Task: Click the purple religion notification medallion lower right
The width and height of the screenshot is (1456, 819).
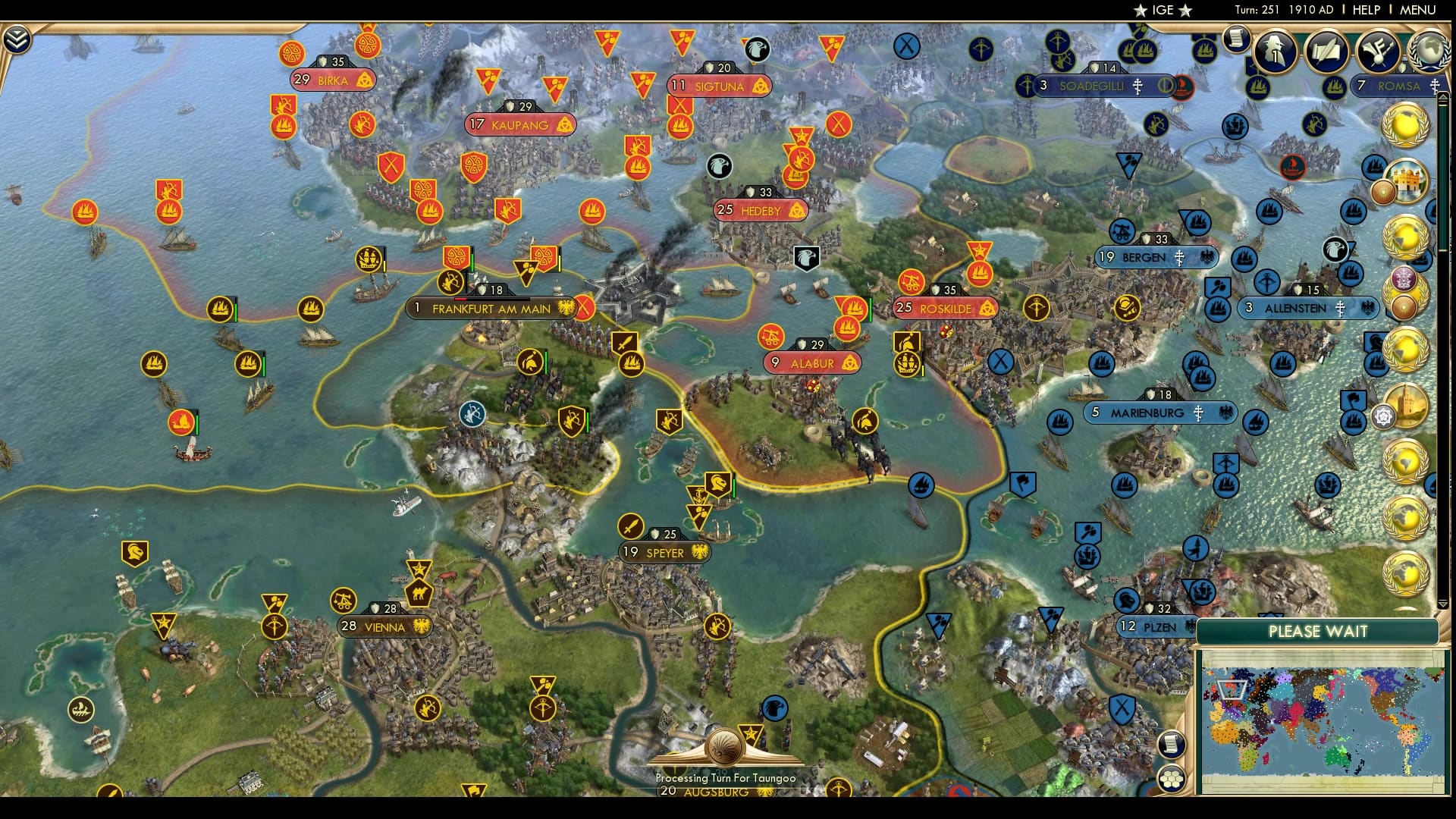Action: click(1403, 278)
